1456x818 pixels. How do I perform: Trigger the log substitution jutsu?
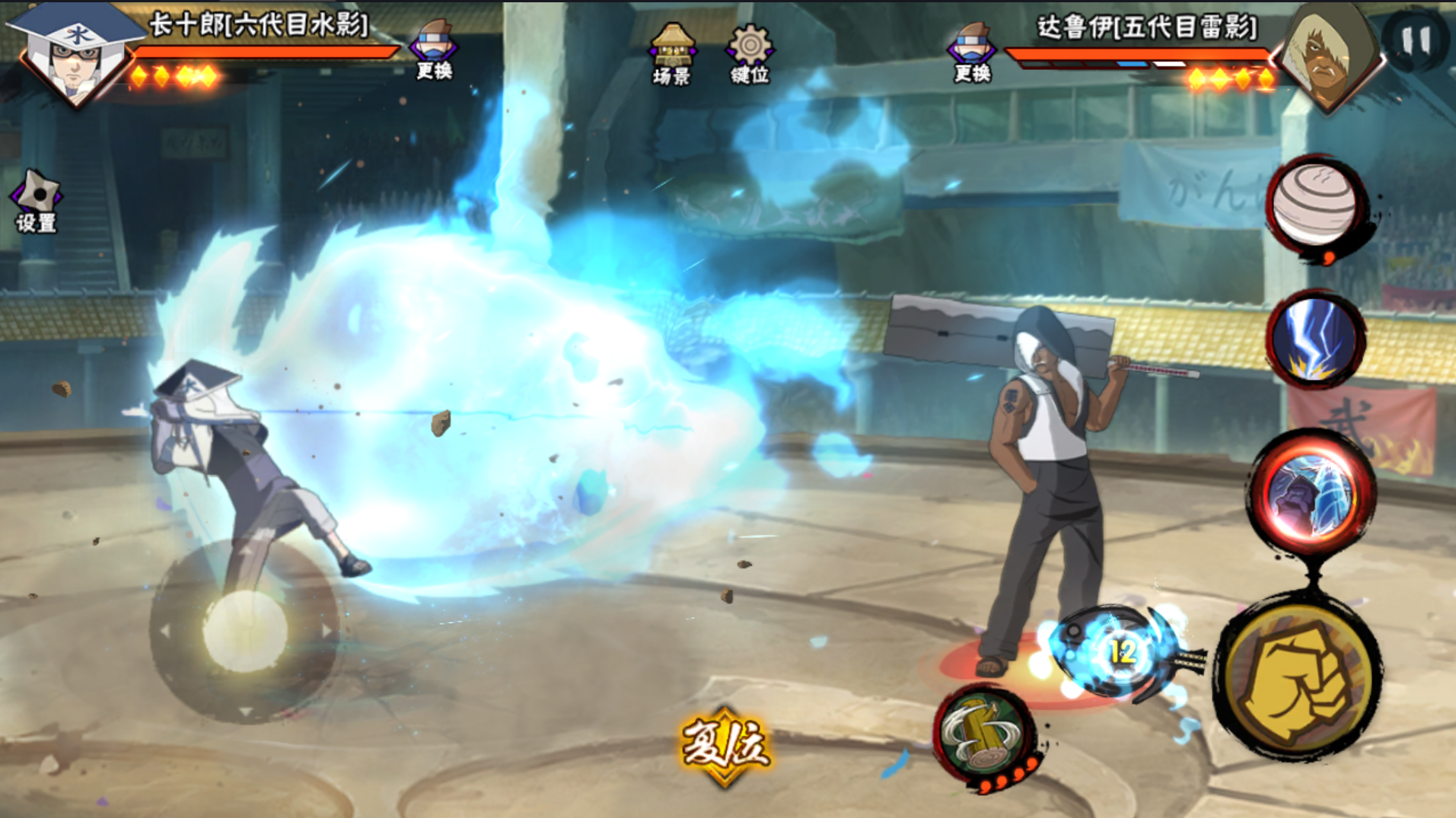pos(986,736)
